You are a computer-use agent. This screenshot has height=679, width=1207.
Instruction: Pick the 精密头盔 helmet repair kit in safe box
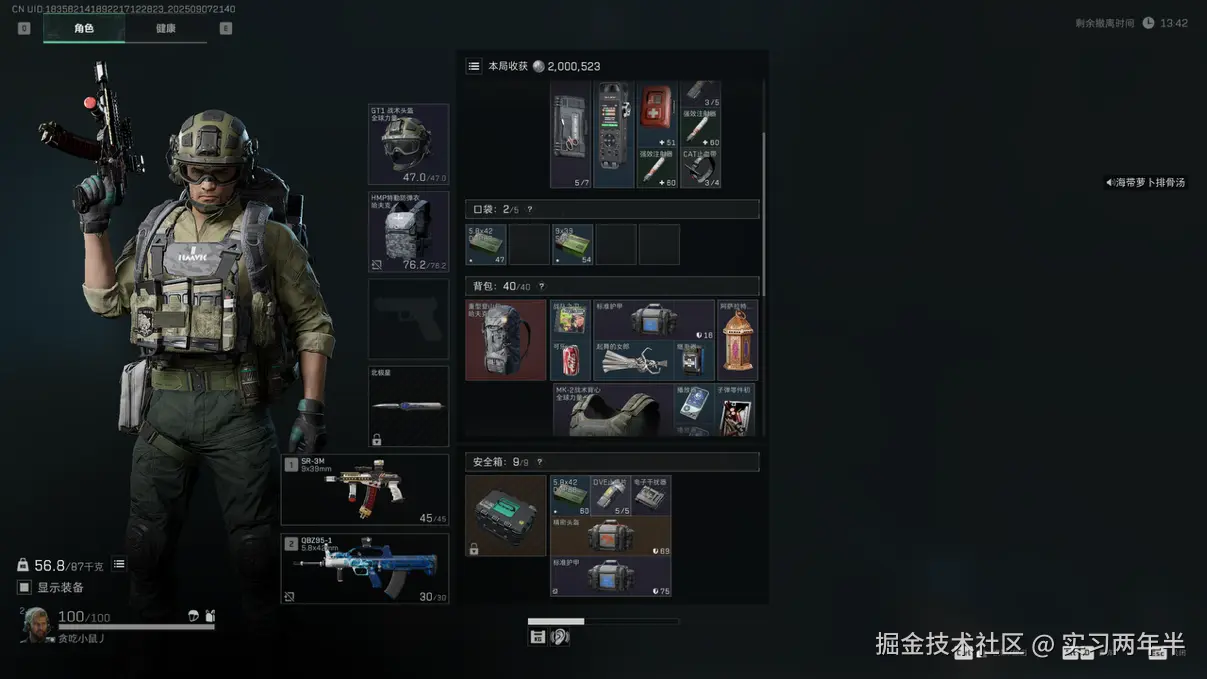610,536
